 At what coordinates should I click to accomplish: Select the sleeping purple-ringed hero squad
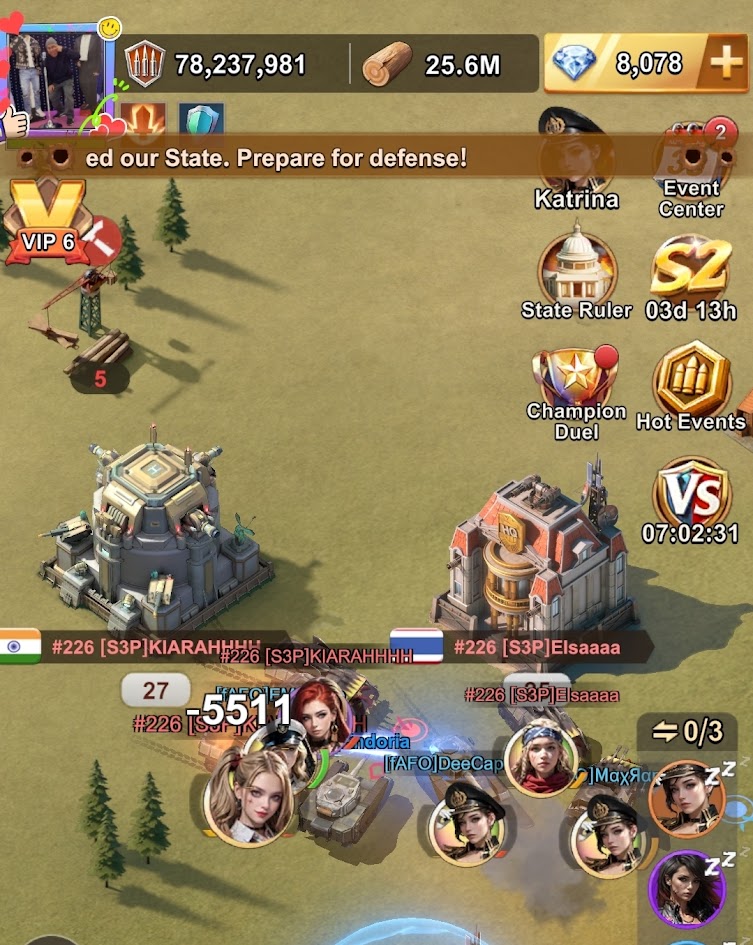[687, 888]
